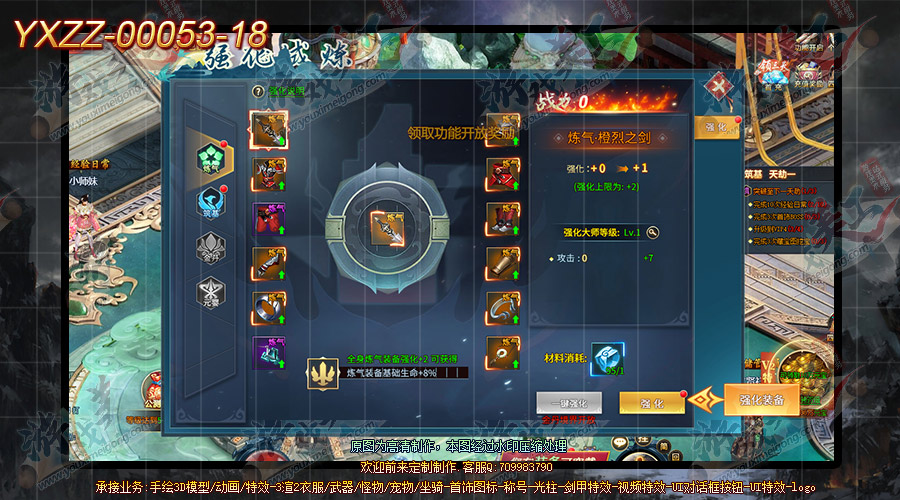The width and height of the screenshot is (900, 500).
Task: Click the blue material cost item icon
Action: [607, 359]
